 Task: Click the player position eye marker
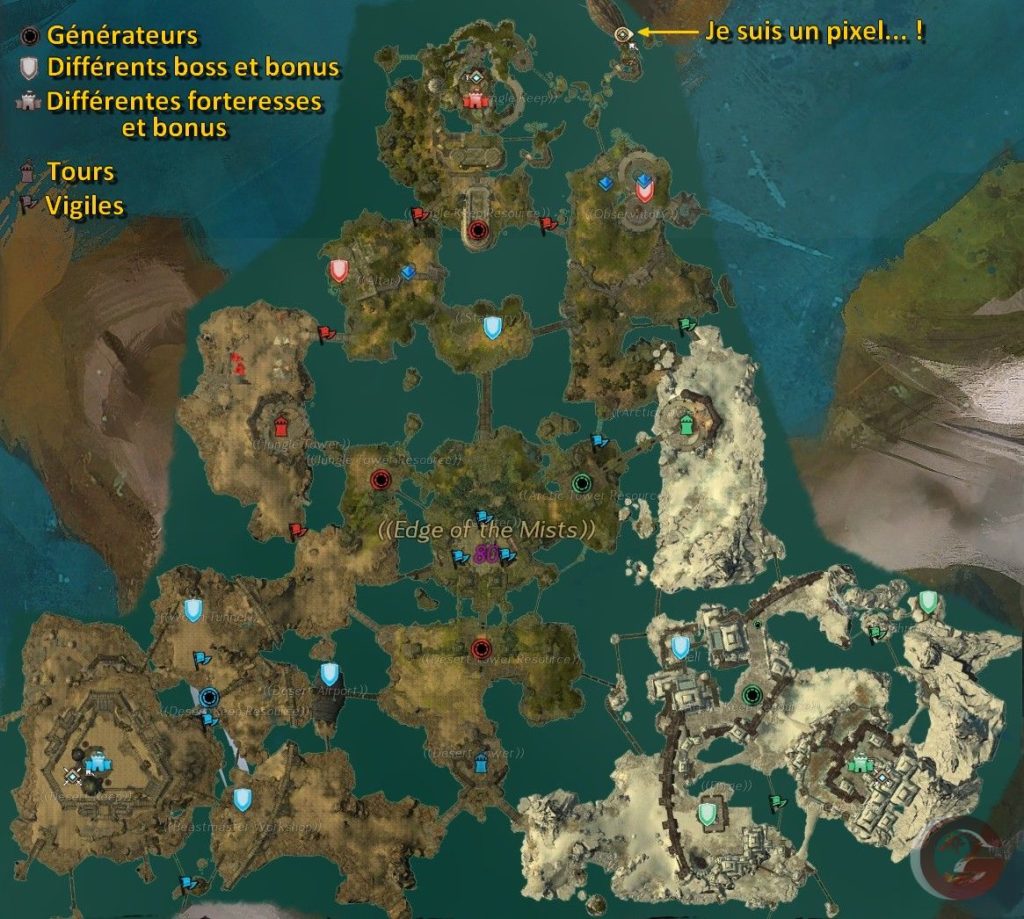click(623, 34)
